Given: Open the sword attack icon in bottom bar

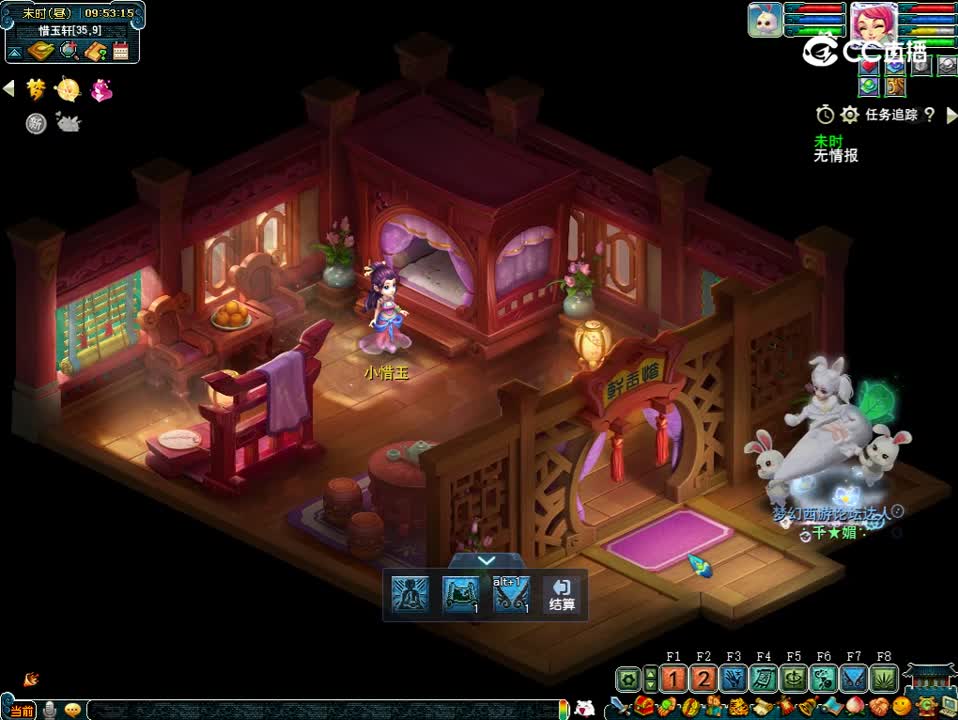Looking at the screenshot, I should 620,708.
